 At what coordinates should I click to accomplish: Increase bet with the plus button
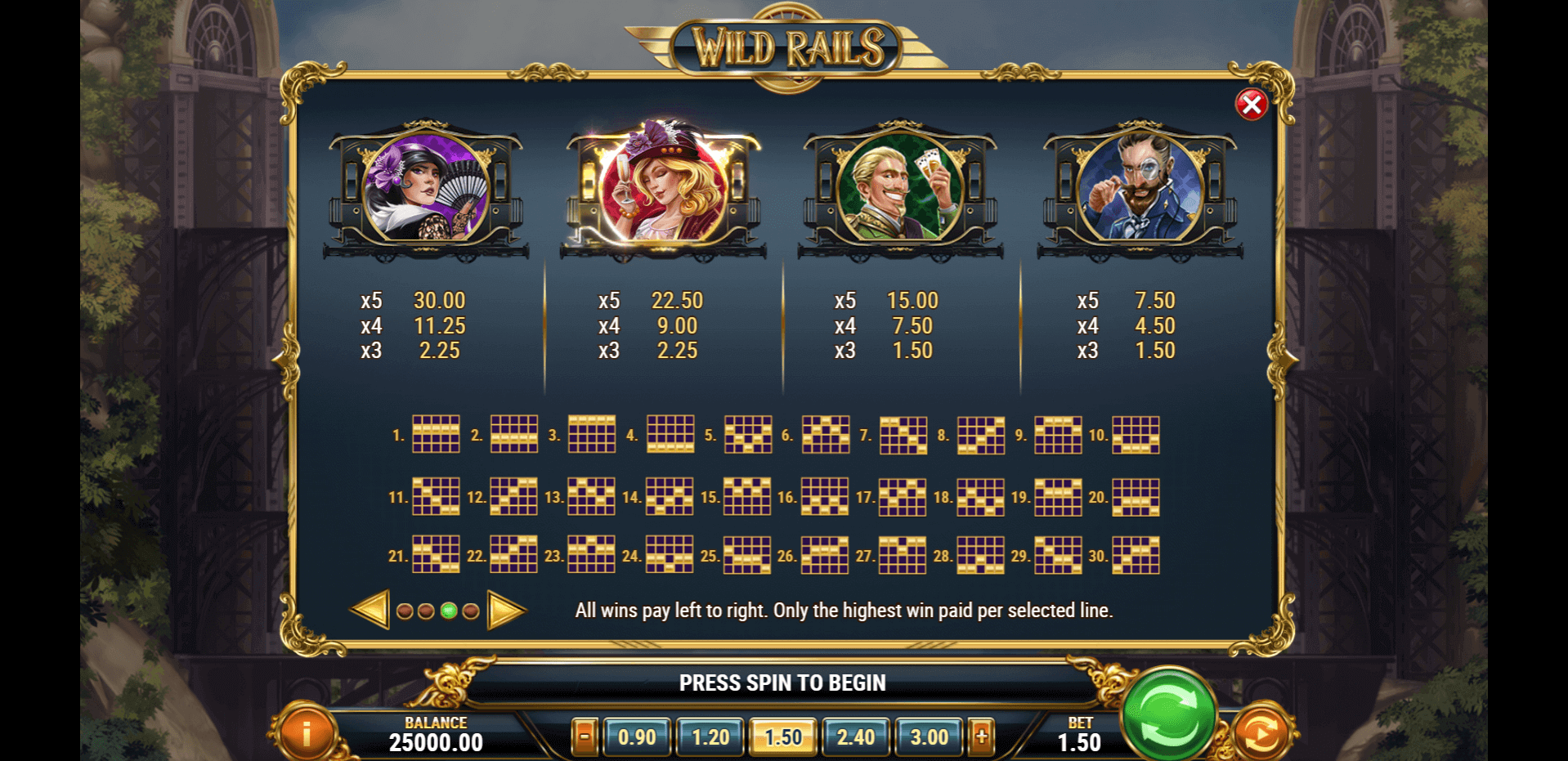(x=981, y=736)
